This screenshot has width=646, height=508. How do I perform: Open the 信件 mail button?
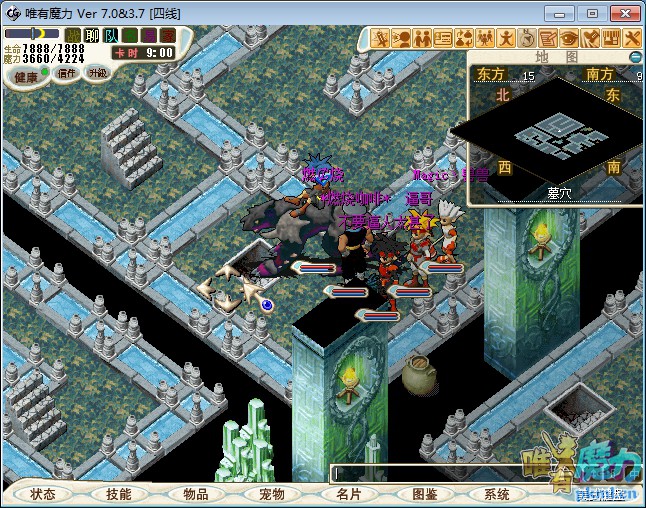(67, 73)
